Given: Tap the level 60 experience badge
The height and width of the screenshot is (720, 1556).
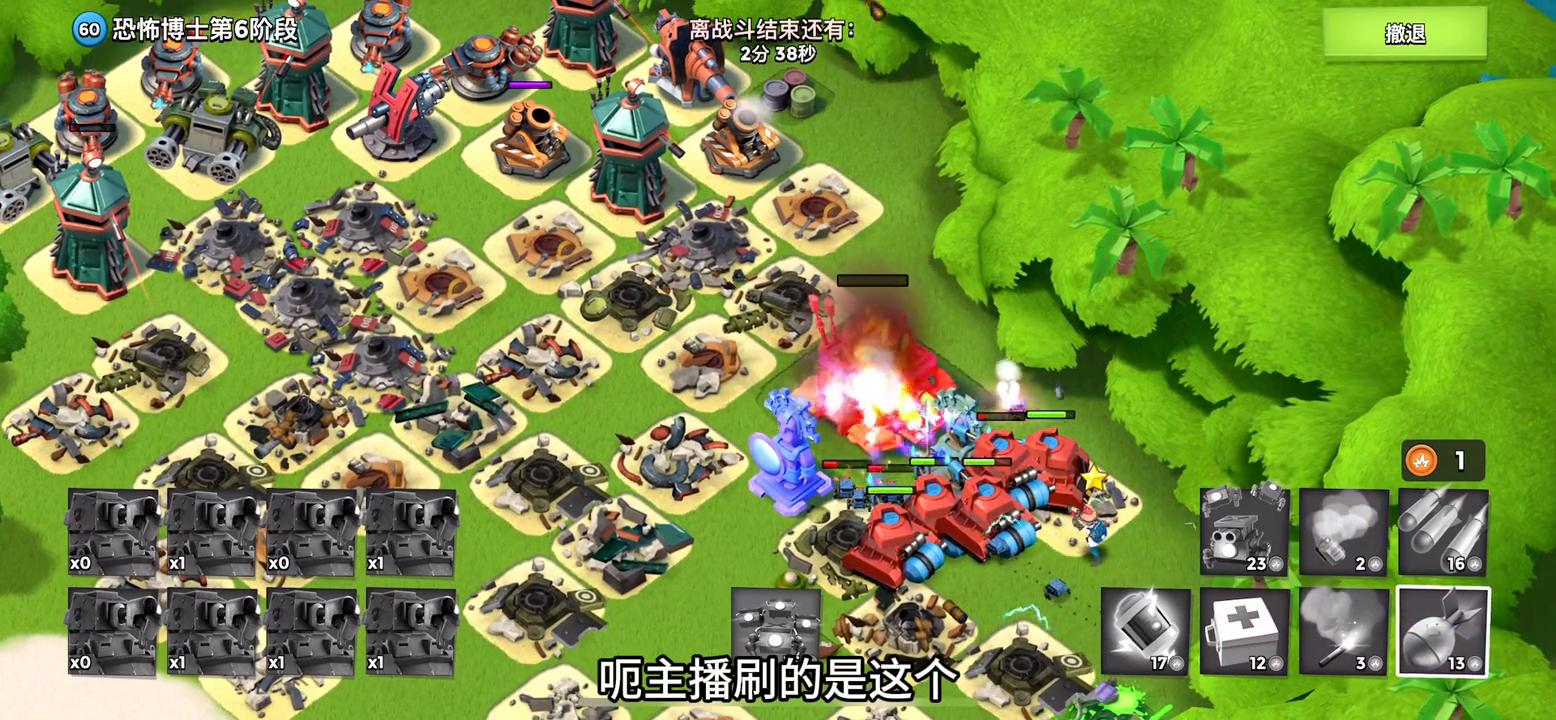Looking at the screenshot, I should click(x=90, y=31).
